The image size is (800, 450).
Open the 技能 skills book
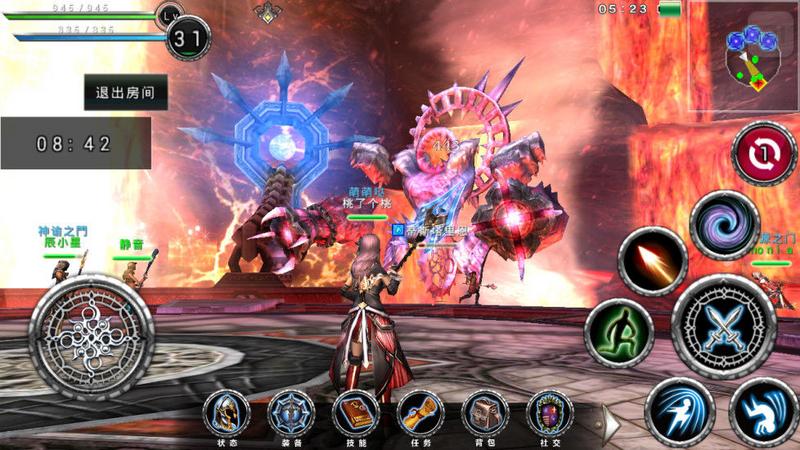point(355,412)
